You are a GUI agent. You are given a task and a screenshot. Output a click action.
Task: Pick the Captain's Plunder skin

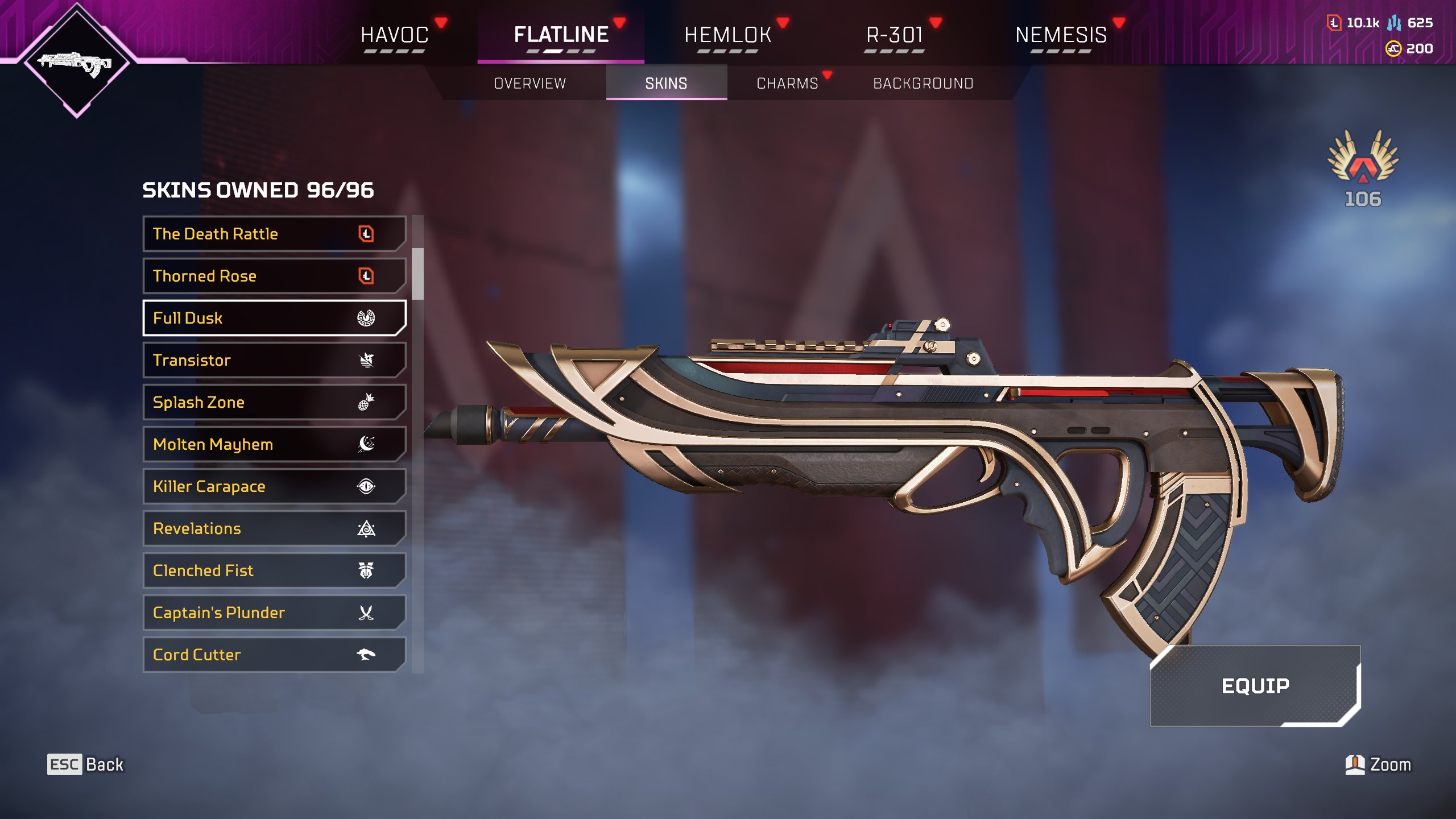pos(274,613)
